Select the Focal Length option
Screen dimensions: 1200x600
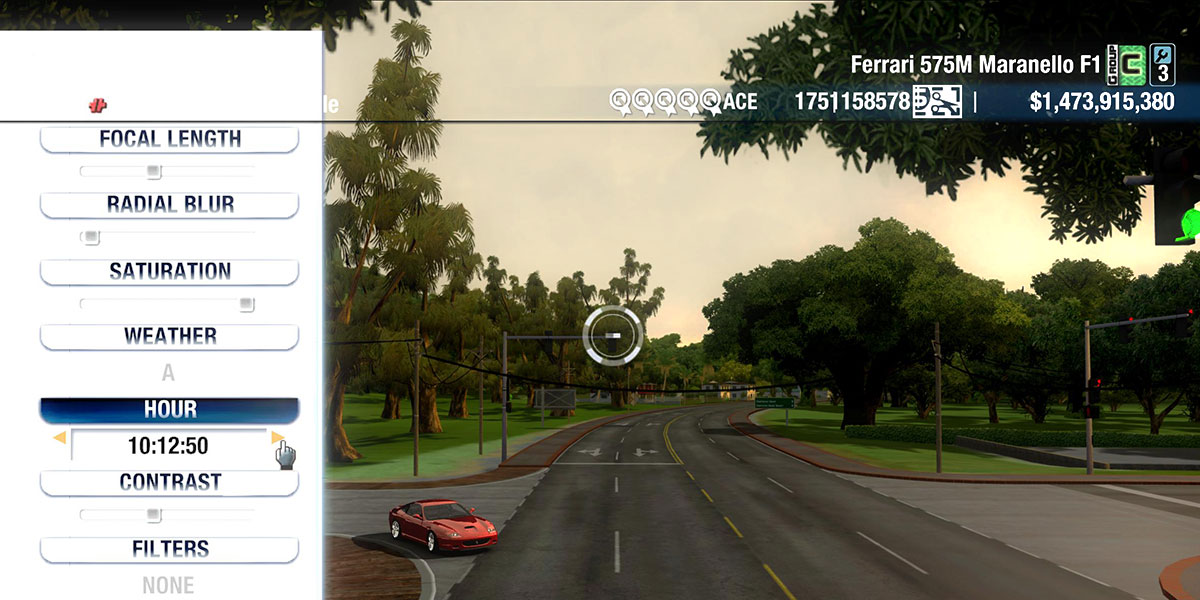169,139
